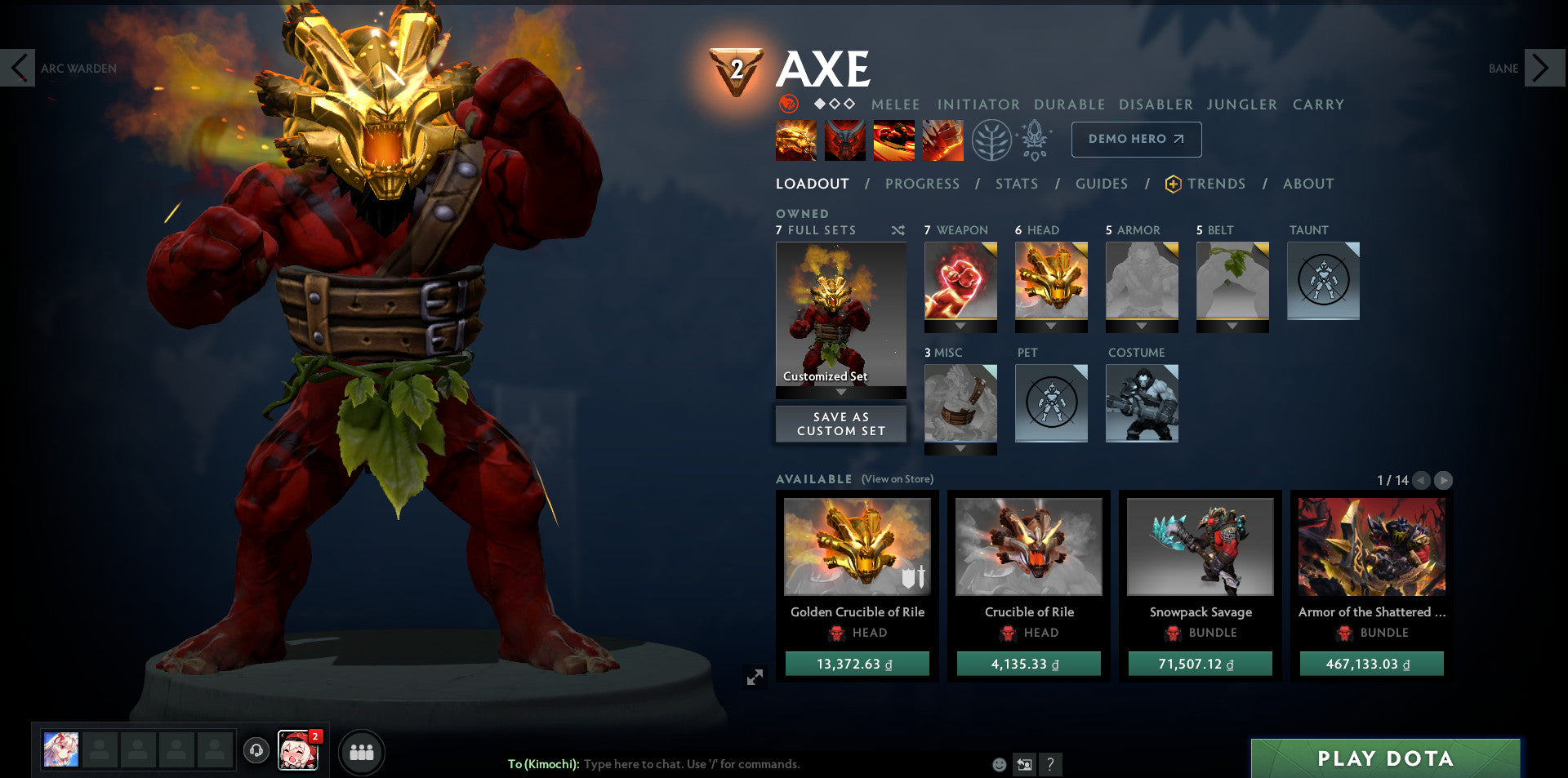Expand the Head item slot options
Image resolution: width=1568 pixels, height=778 pixels.
1051,327
